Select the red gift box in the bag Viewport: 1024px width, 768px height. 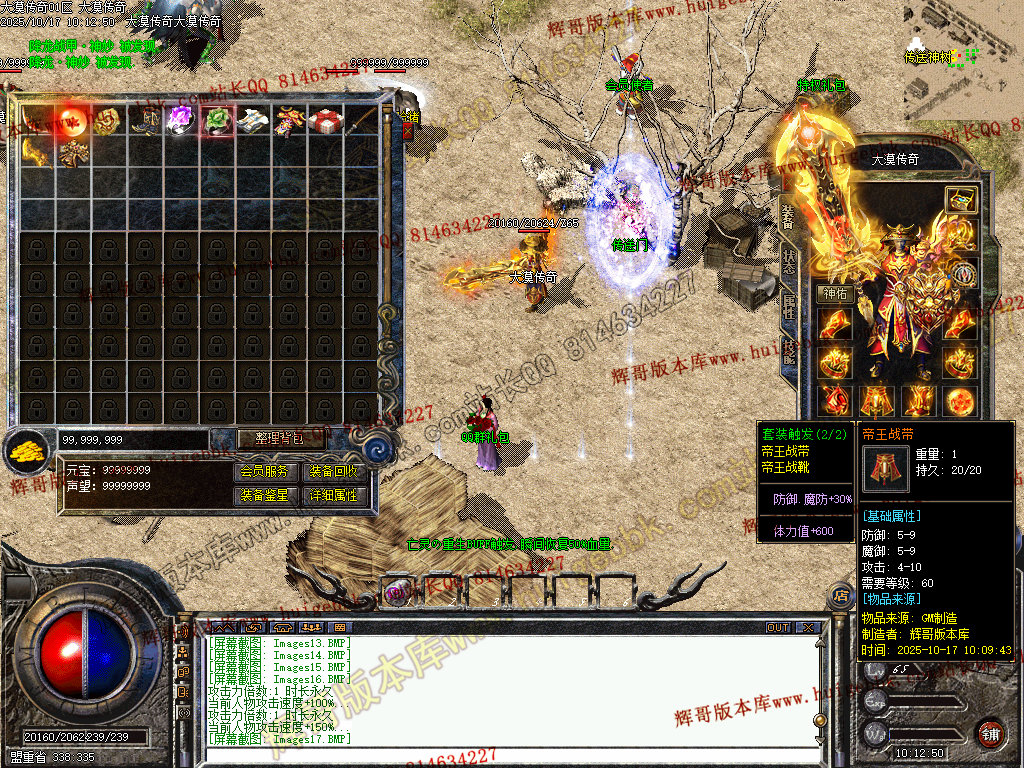click(325, 121)
